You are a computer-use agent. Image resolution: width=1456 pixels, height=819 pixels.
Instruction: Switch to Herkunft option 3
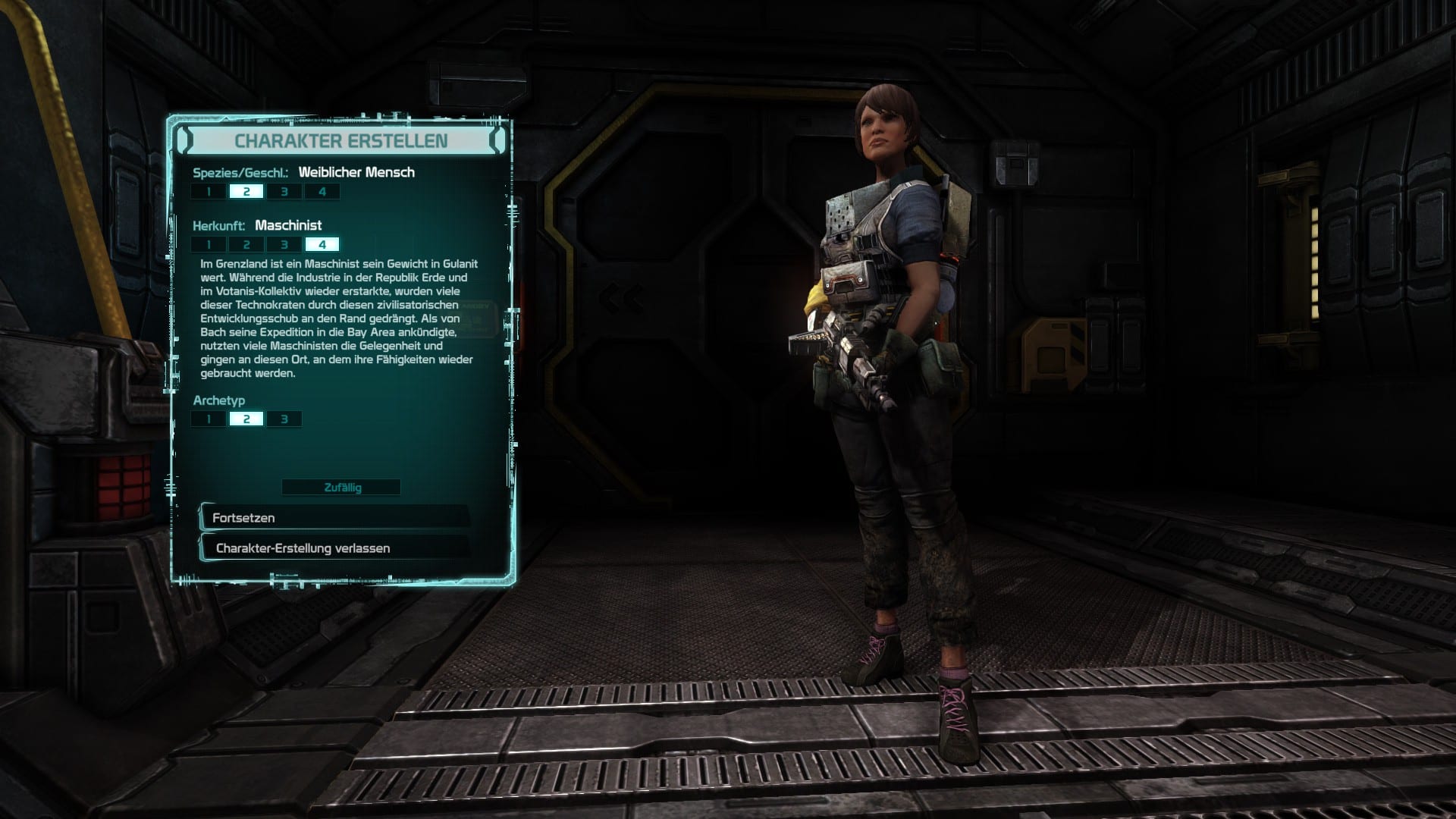coord(284,245)
